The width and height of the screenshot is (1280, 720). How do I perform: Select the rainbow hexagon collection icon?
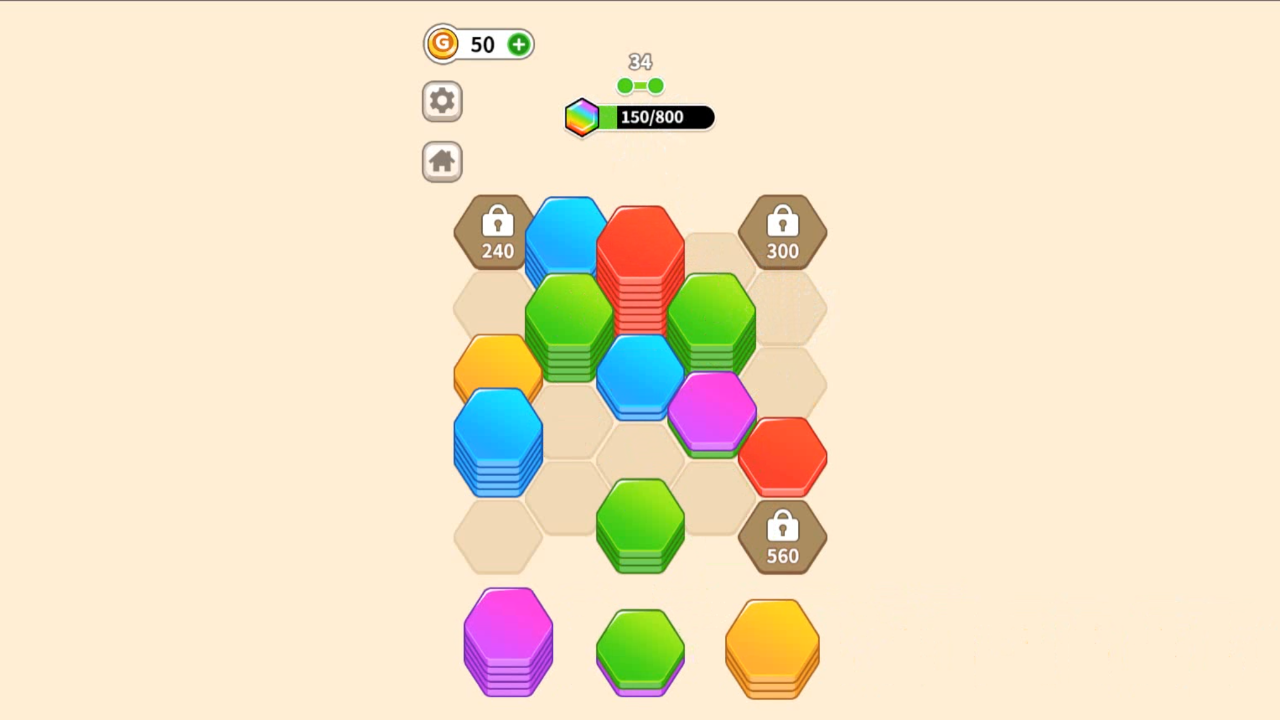pos(583,117)
